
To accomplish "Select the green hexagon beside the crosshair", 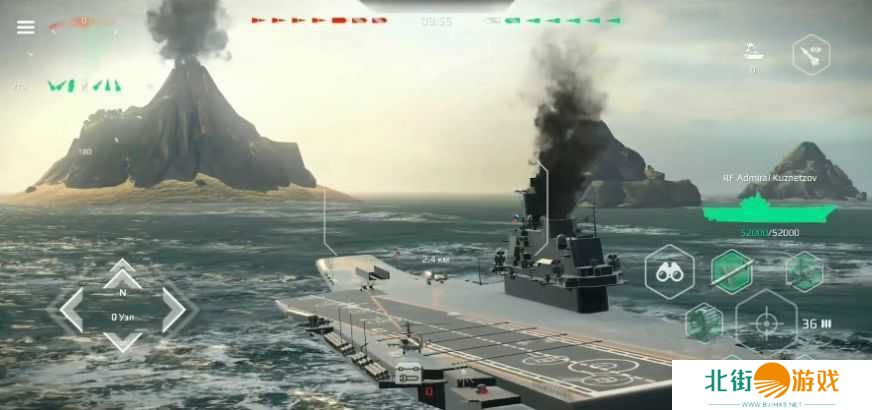I will point(704,323).
